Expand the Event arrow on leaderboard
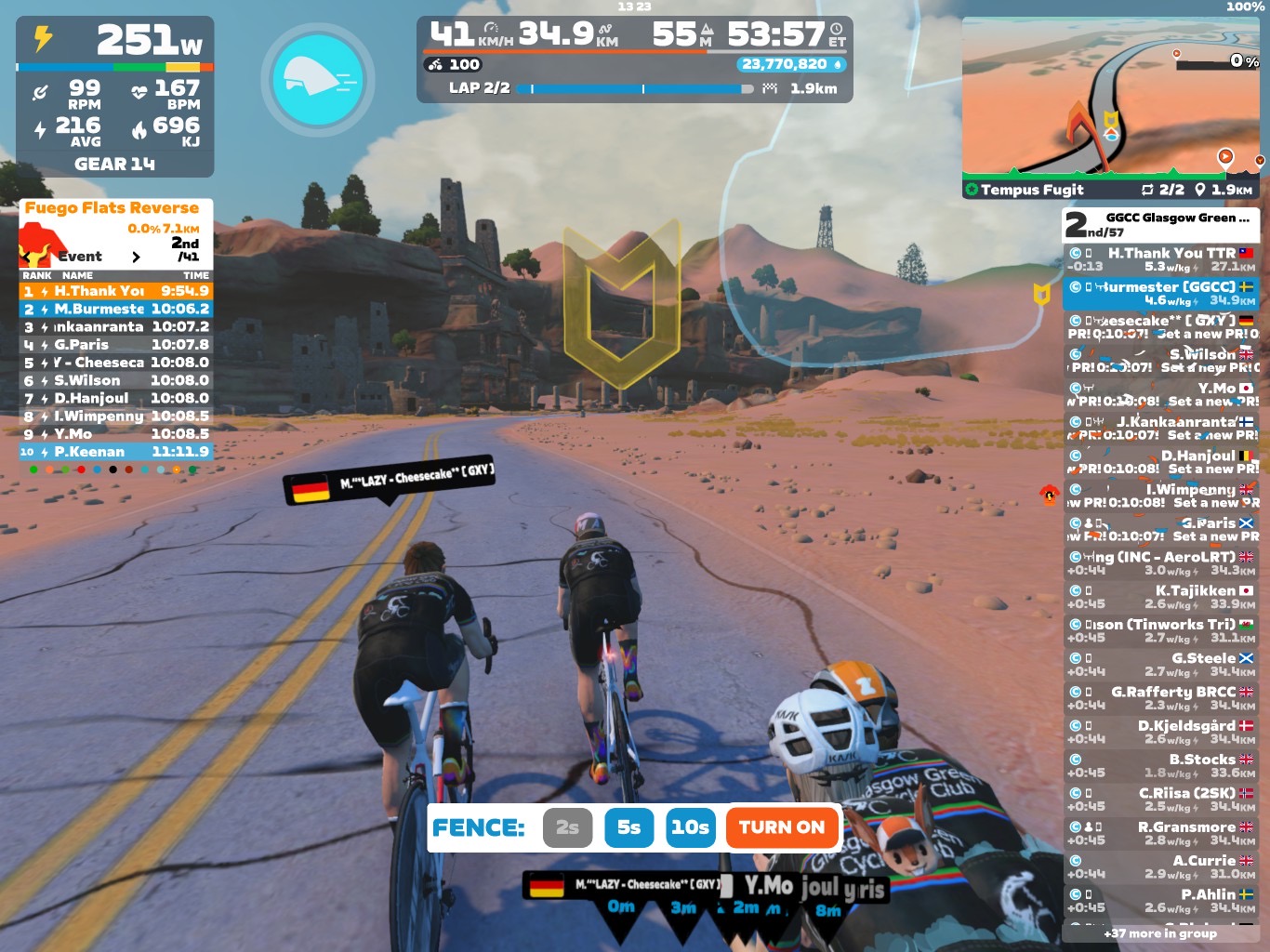The width and height of the screenshot is (1270, 952). 136,257
